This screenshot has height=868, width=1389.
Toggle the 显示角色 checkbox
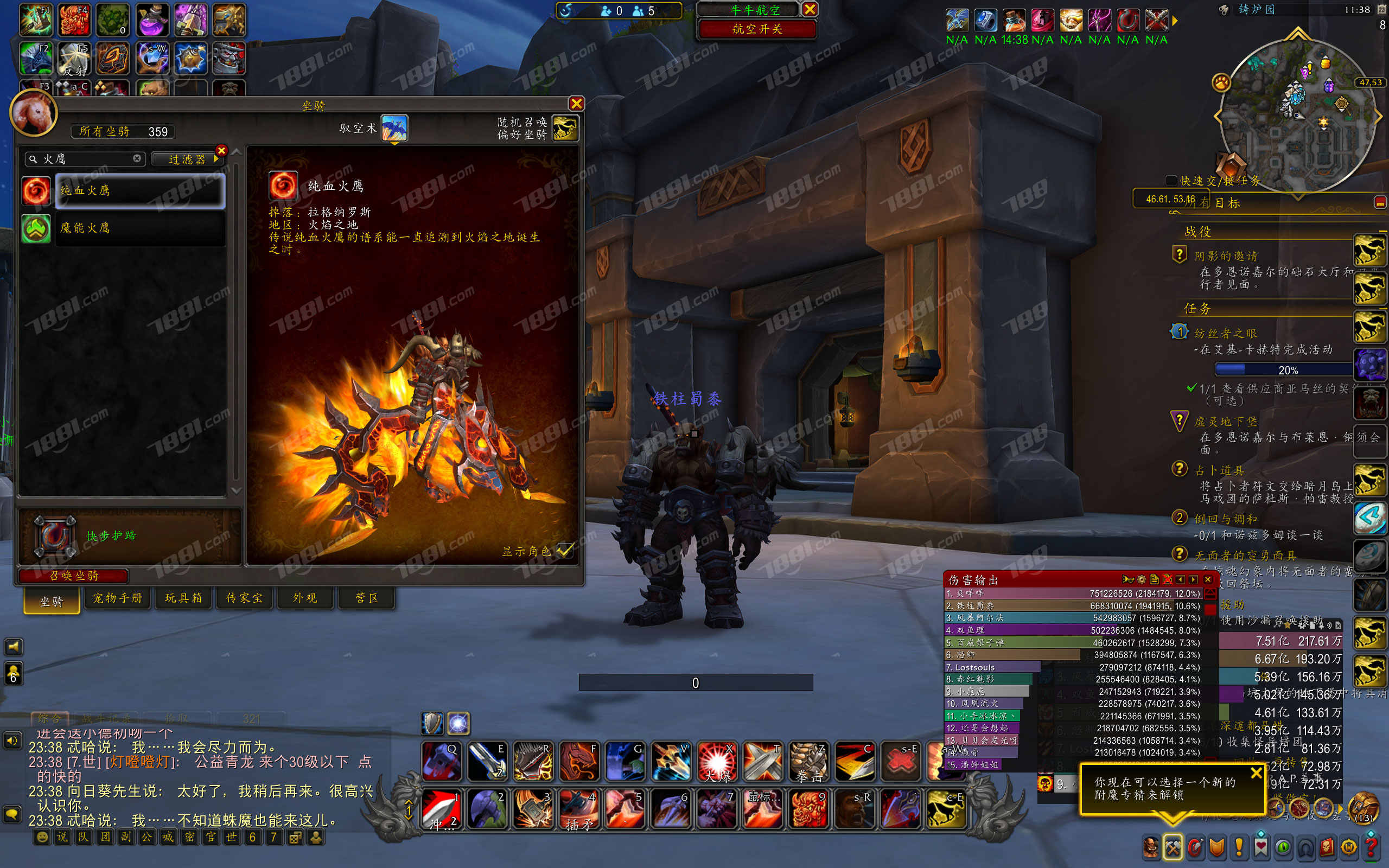[x=565, y=550]
